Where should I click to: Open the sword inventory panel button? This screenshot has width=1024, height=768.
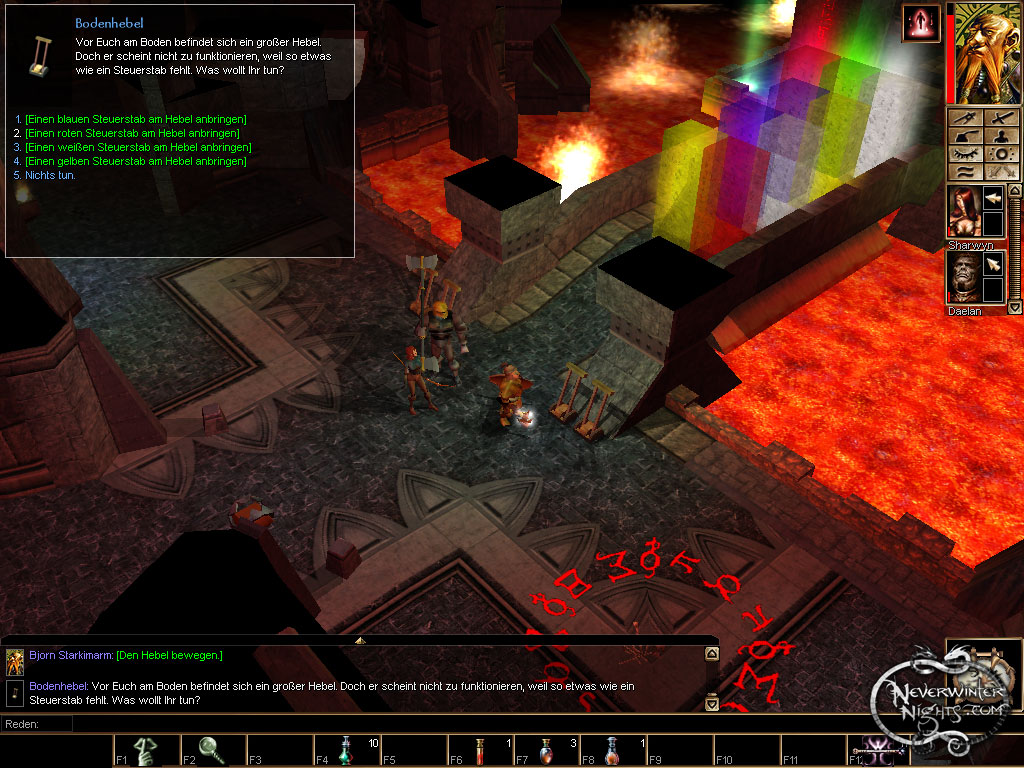(1001, 119)
